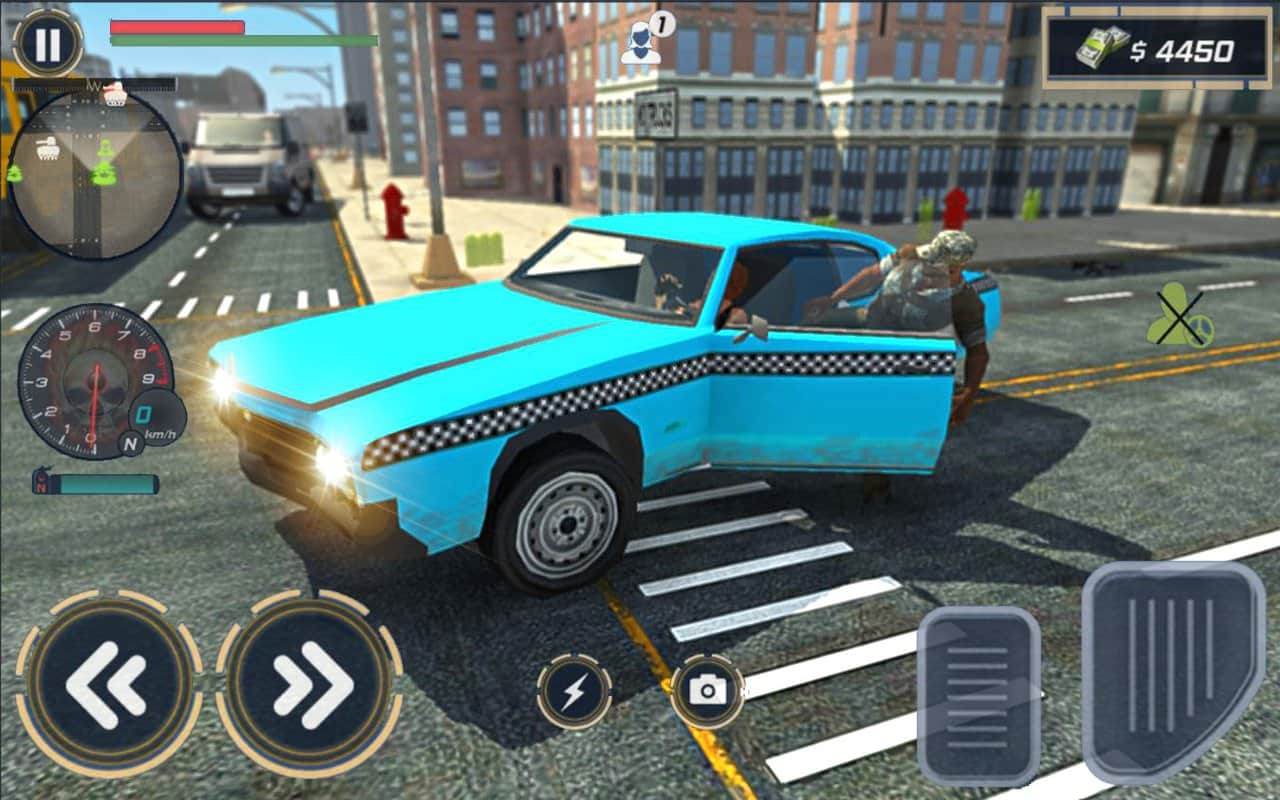This screenshot has height=800, width=1280.
Task: Select the fire extinguisher weapon icon
Action: pos(42,479)
